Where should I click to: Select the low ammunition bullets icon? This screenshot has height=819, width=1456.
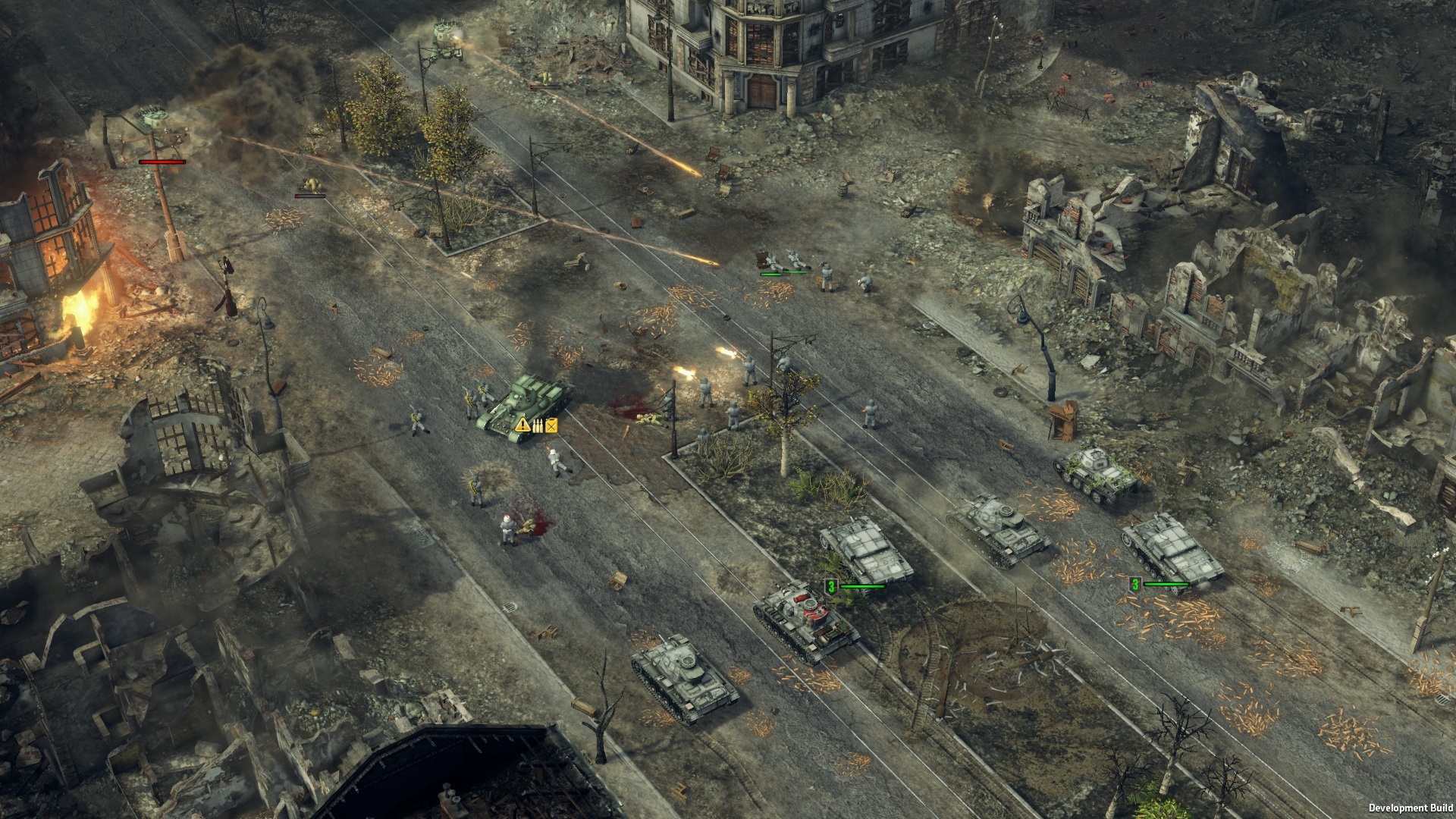(x=538, y=426)
